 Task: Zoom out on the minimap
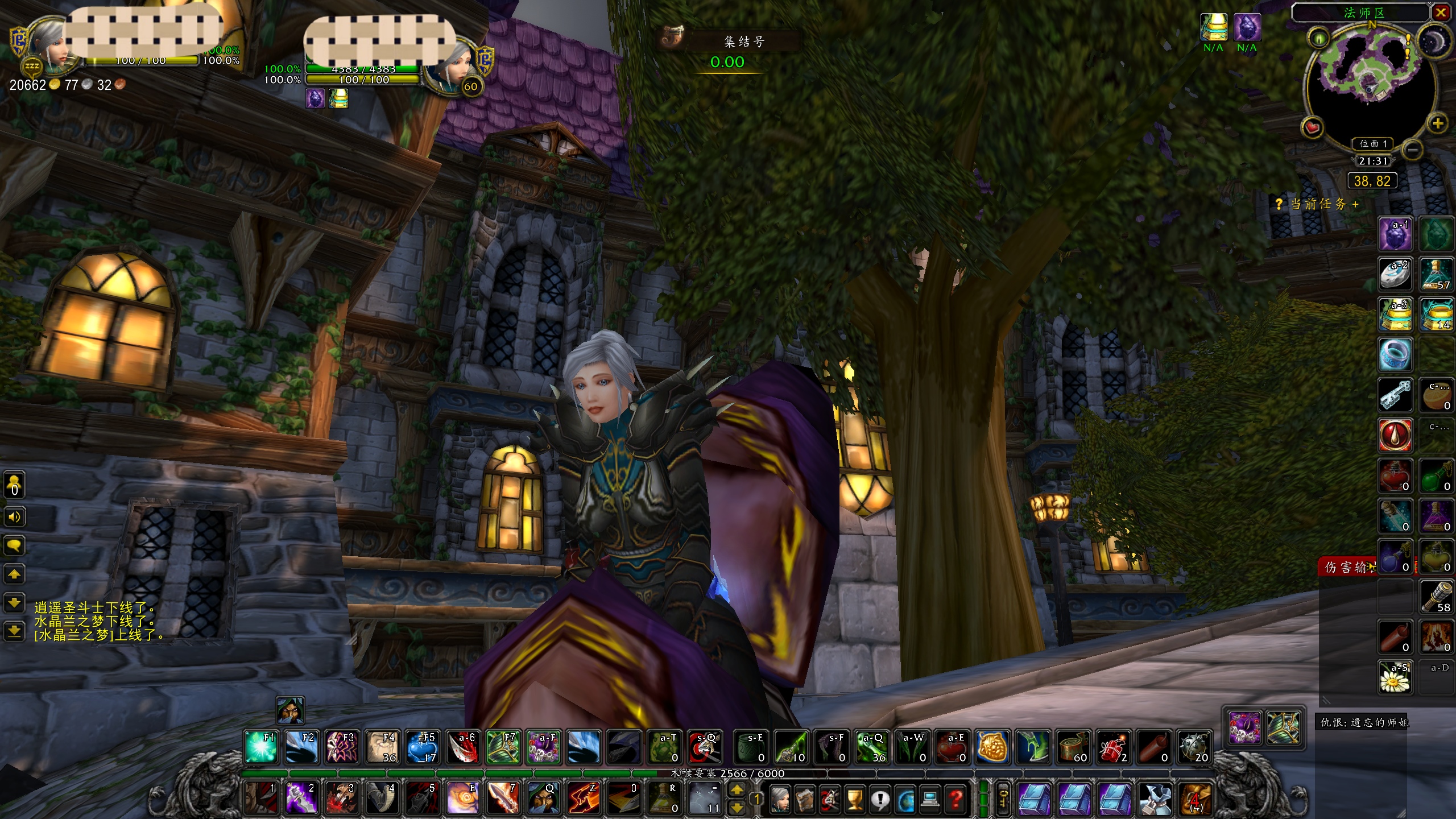coord(1411,150)
